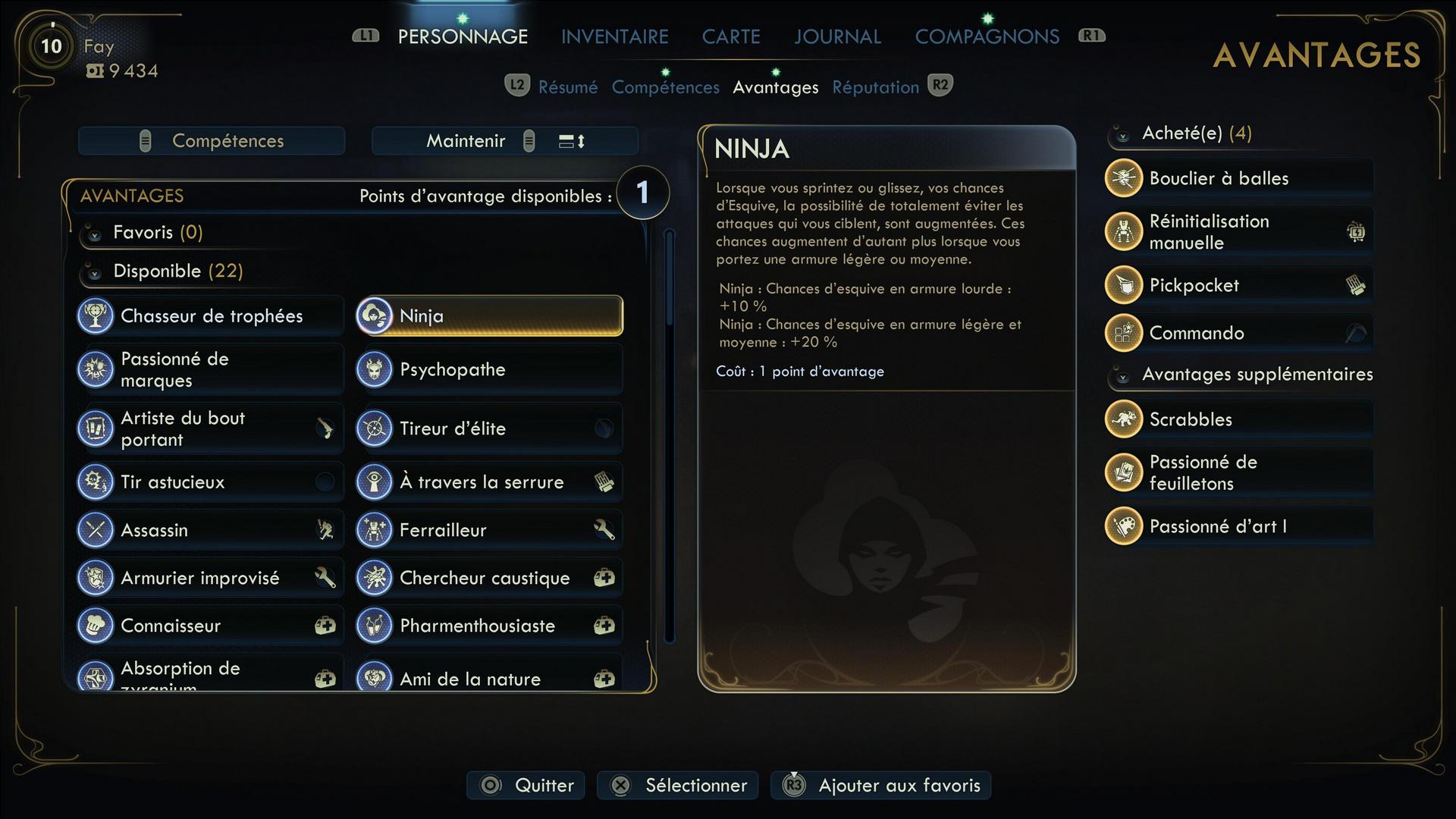Switch to the Inventaire tab

coord(614,36)
